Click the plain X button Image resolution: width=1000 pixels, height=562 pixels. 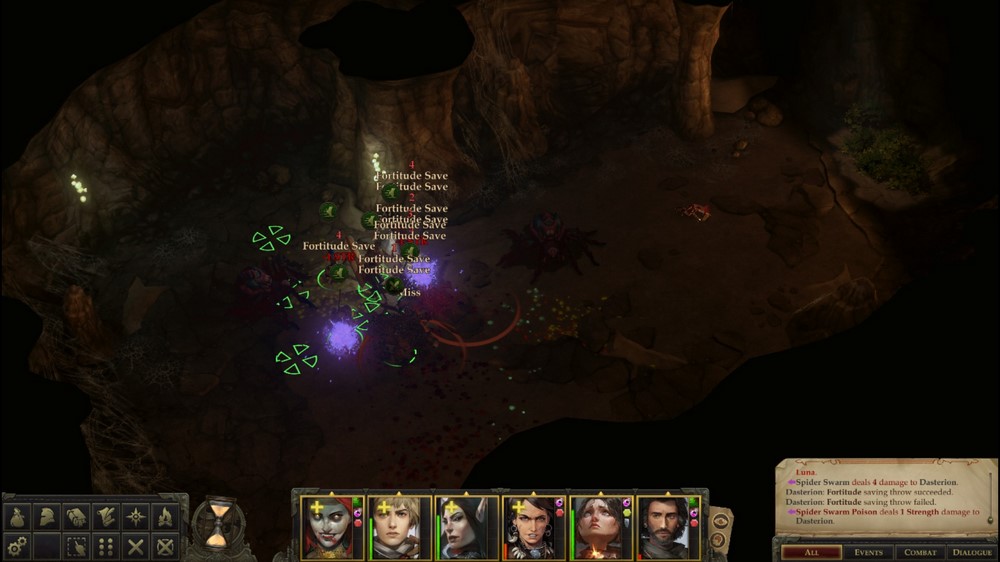[x=136, y=547]
